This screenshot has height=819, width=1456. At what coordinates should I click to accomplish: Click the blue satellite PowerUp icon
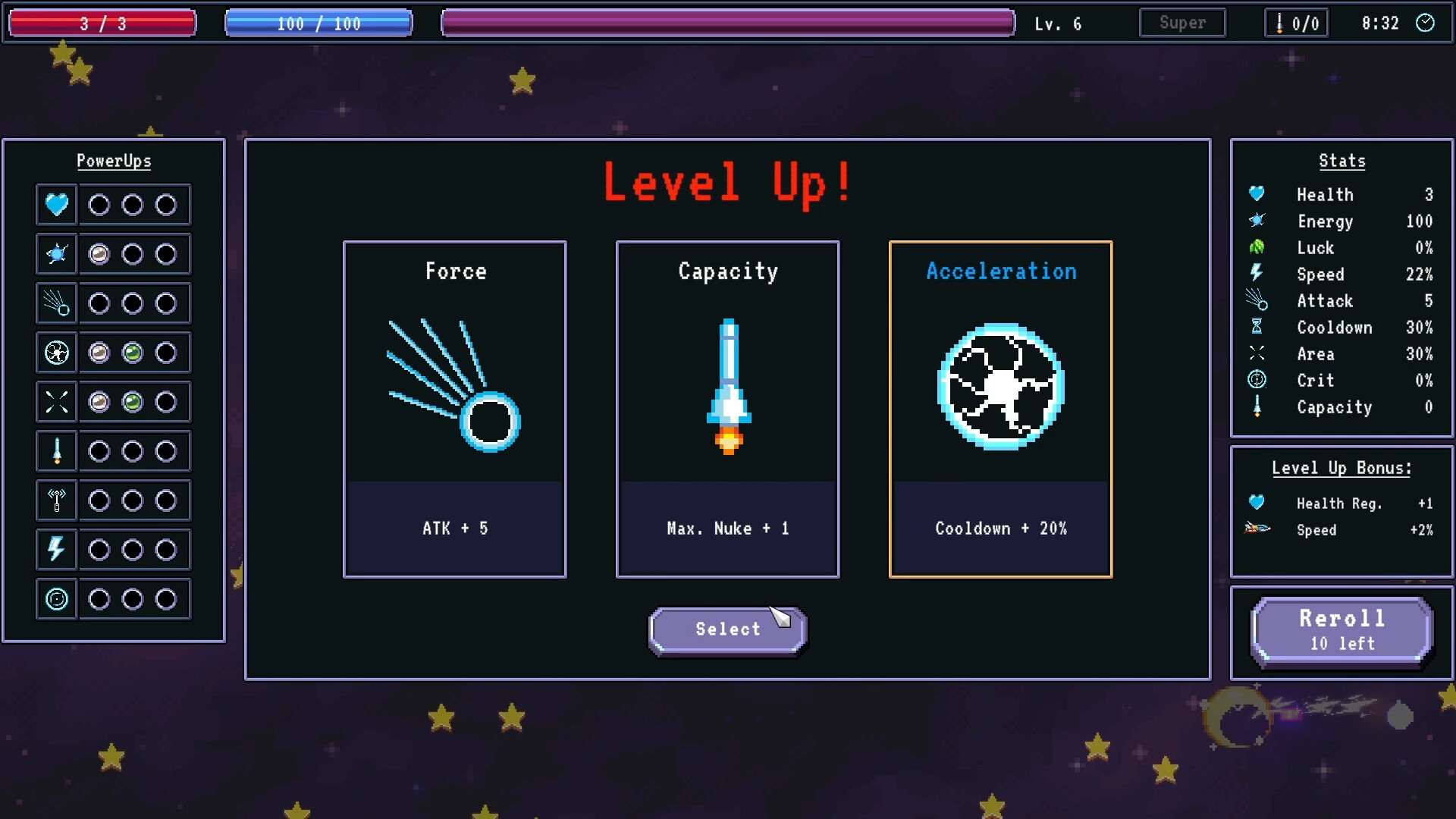[57, 254]
